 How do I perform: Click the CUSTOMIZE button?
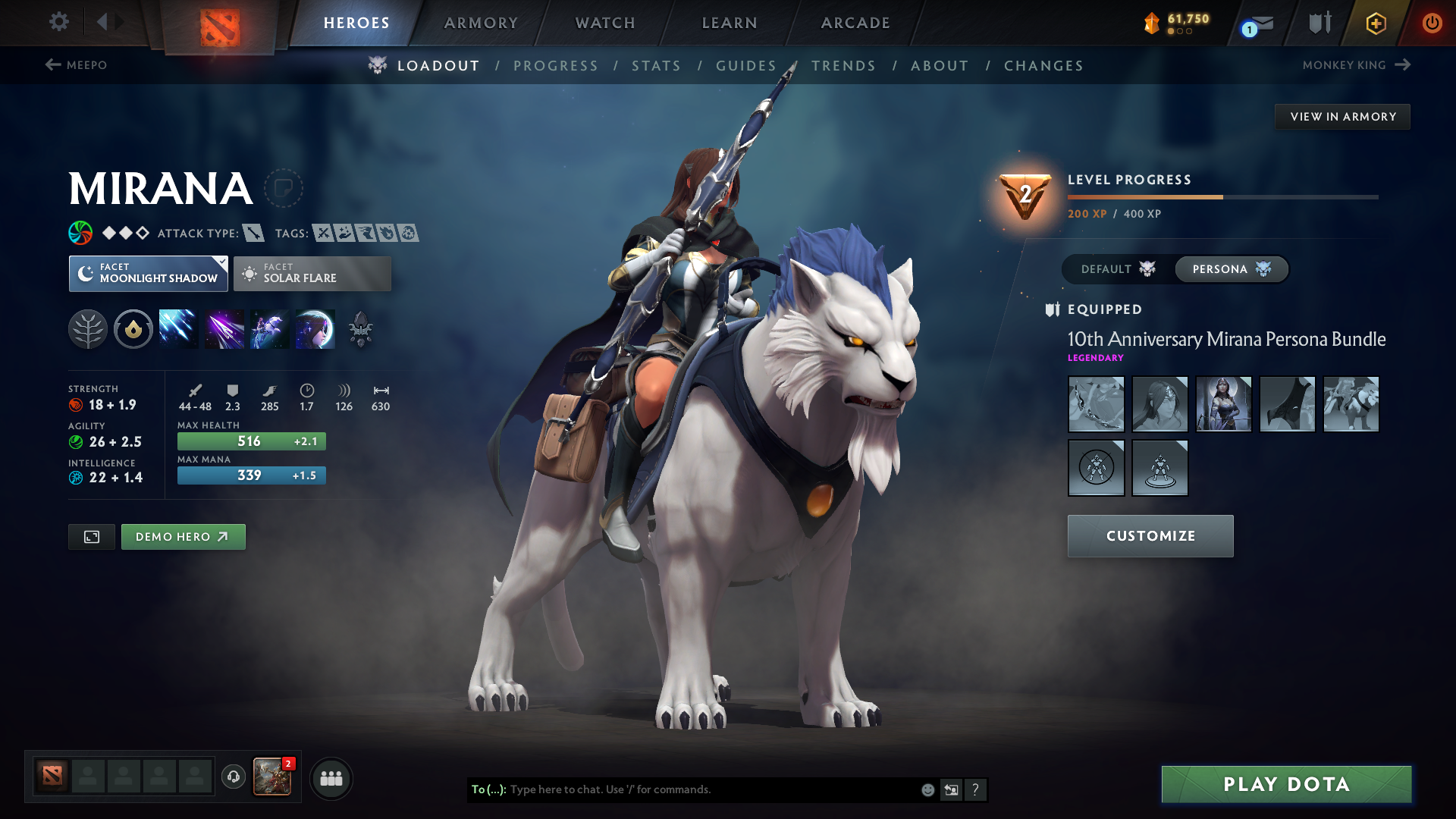click(x=1150, y=535)
